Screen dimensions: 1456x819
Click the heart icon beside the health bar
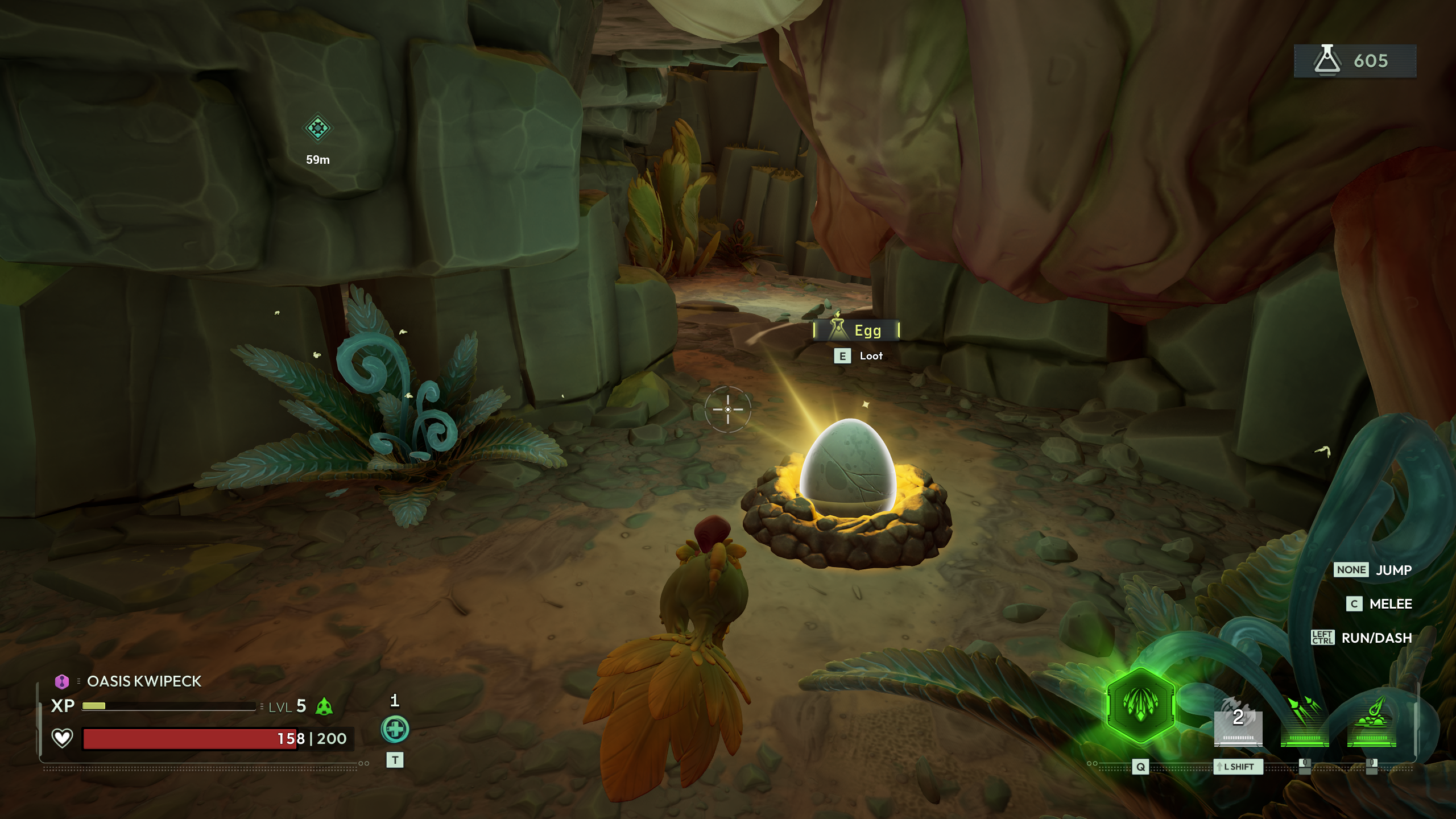pos(61,739)
